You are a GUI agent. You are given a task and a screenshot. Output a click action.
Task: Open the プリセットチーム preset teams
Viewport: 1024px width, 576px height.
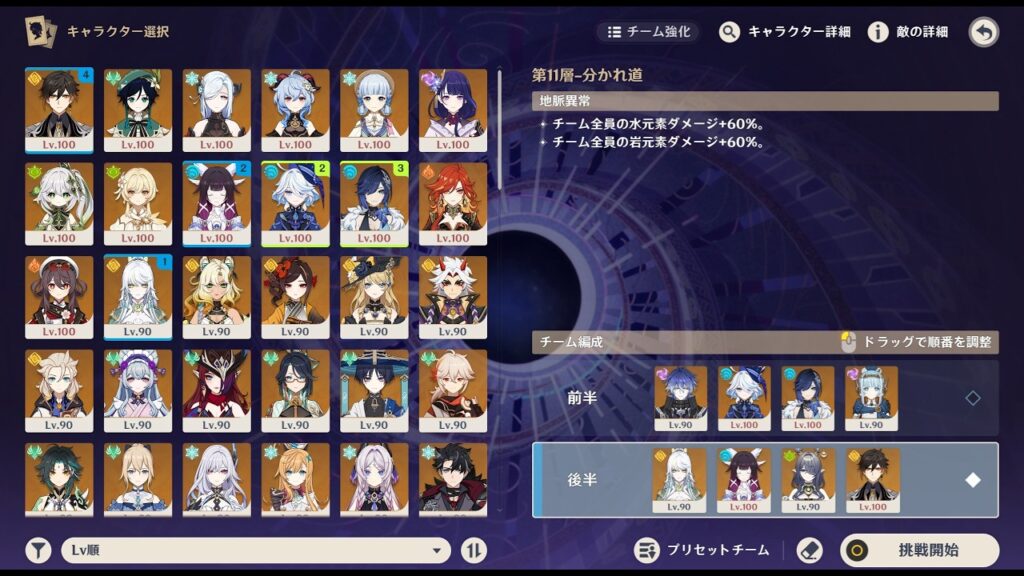(x=705, y=550)
